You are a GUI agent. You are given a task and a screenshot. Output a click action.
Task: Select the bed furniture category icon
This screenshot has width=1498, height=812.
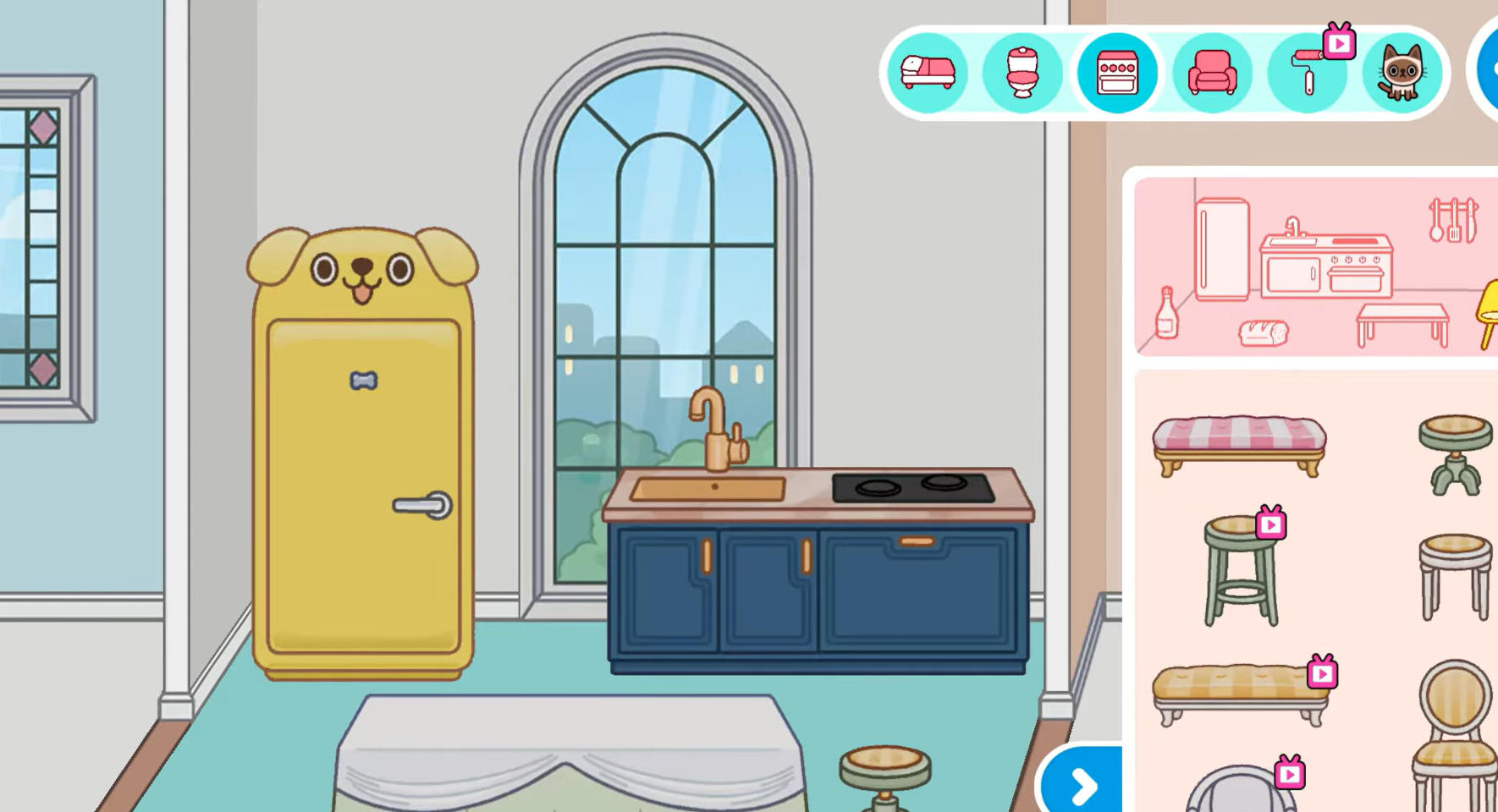[x=928, y=72]
